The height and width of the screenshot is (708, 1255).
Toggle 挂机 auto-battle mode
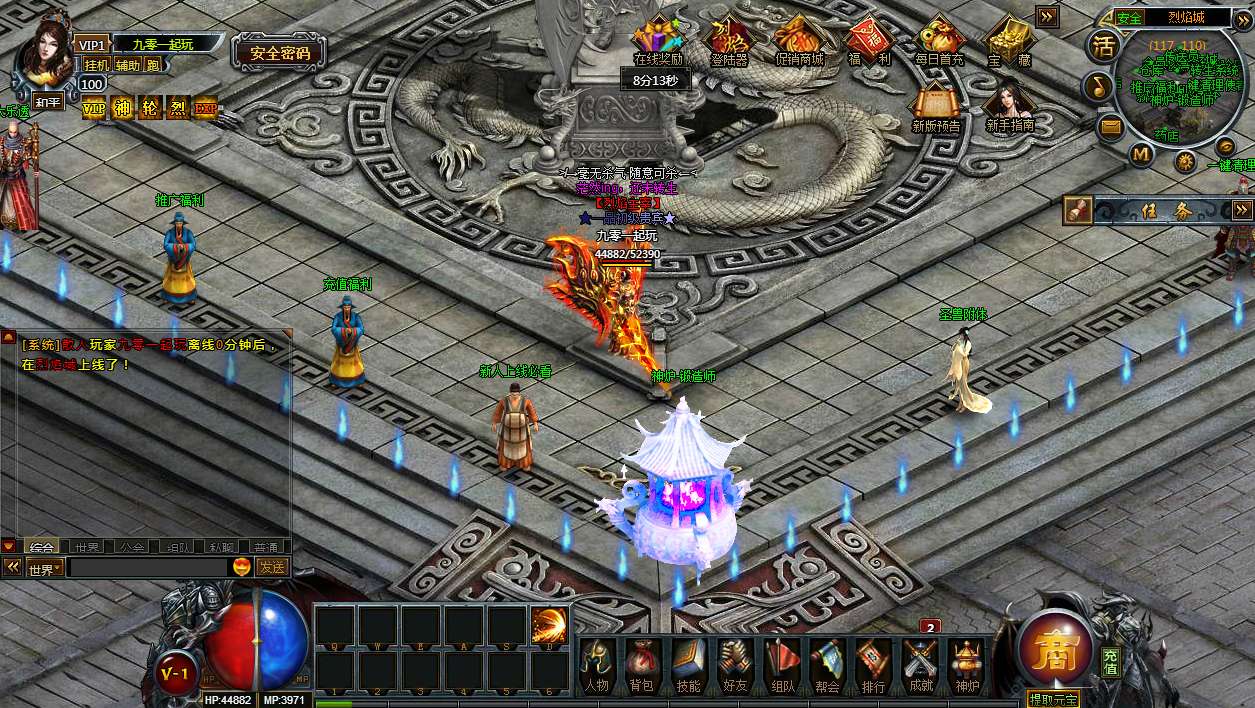[96, 65]
